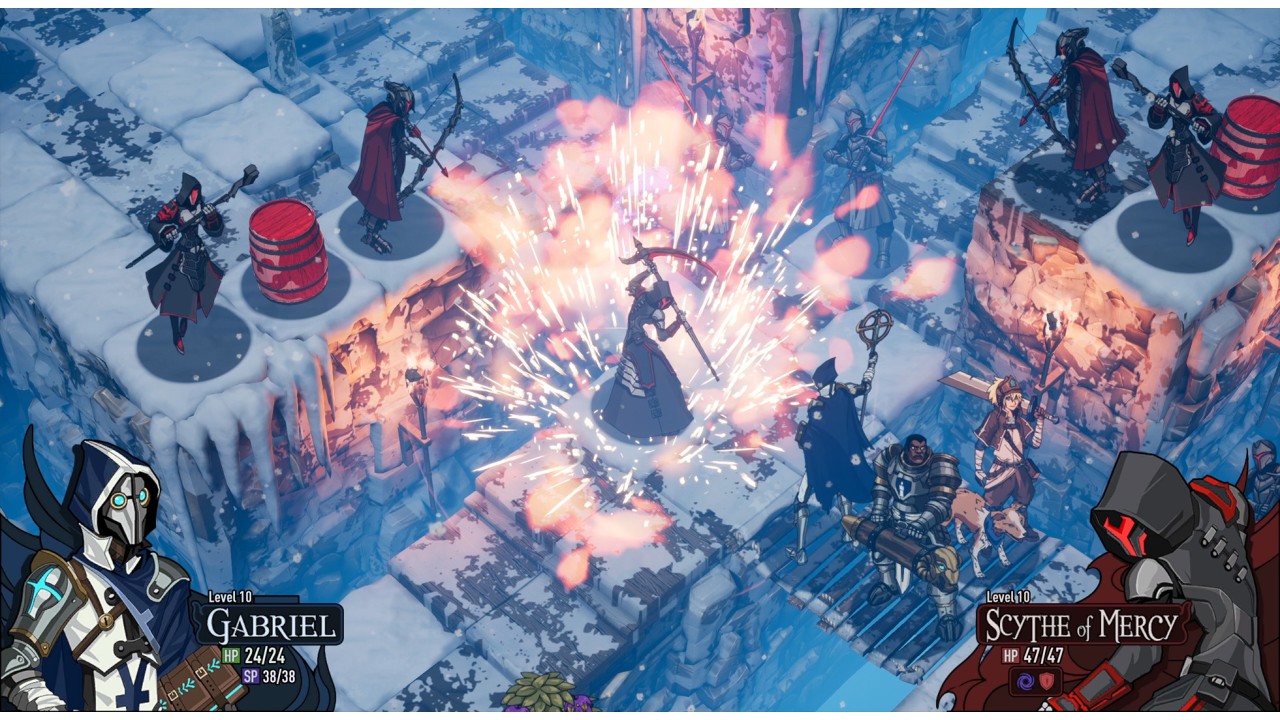
Task: Inspect the red shield status icon
Action: pyautogui.click(x=1048, y=680)
